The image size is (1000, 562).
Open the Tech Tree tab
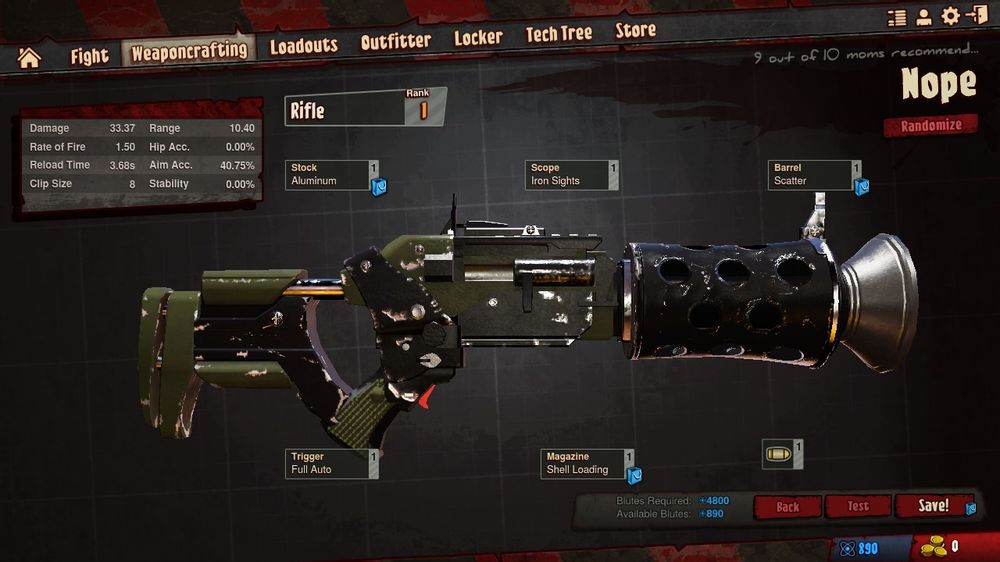559,34
